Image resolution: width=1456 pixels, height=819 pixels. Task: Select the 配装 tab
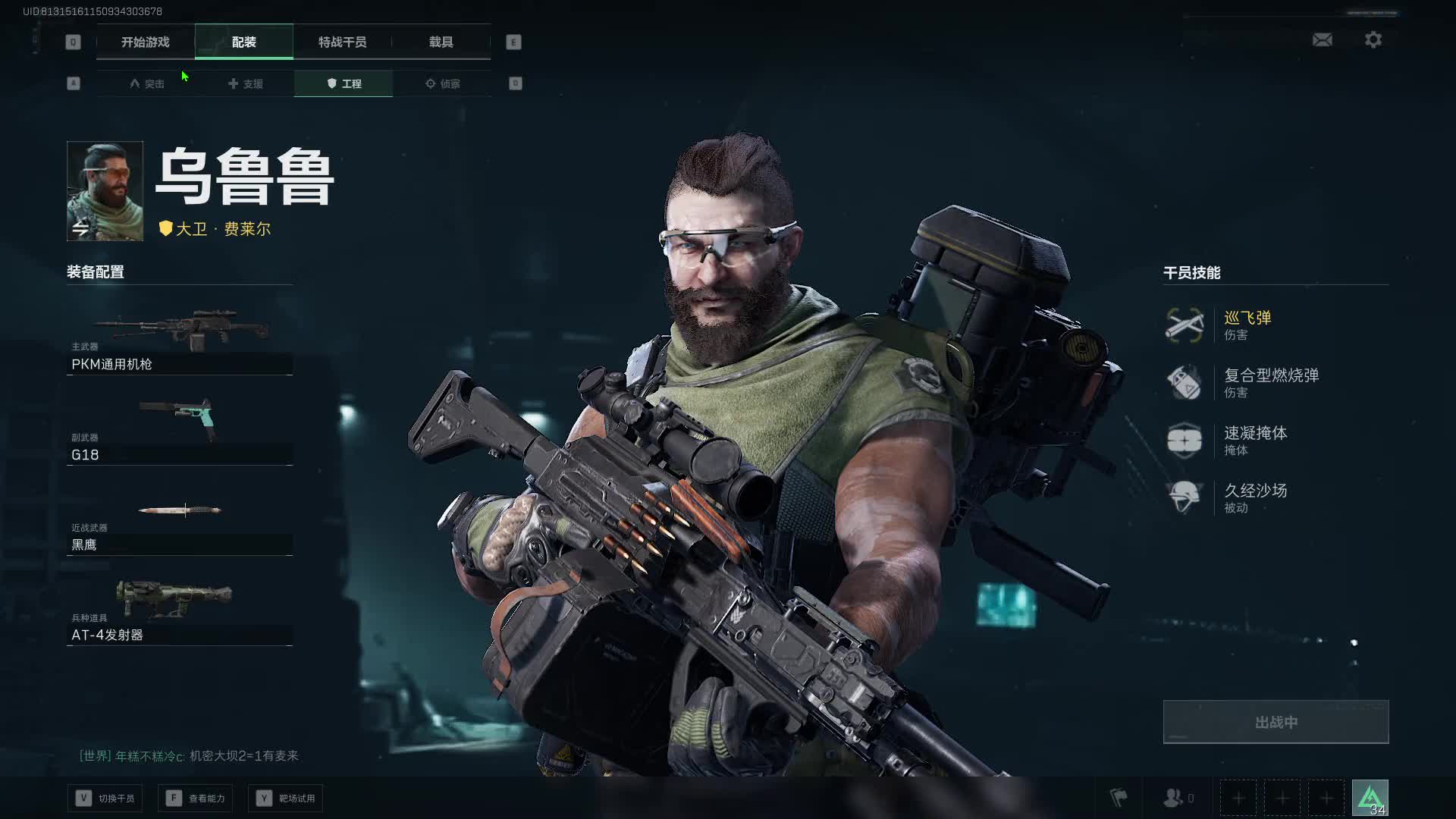click(243, 42)
